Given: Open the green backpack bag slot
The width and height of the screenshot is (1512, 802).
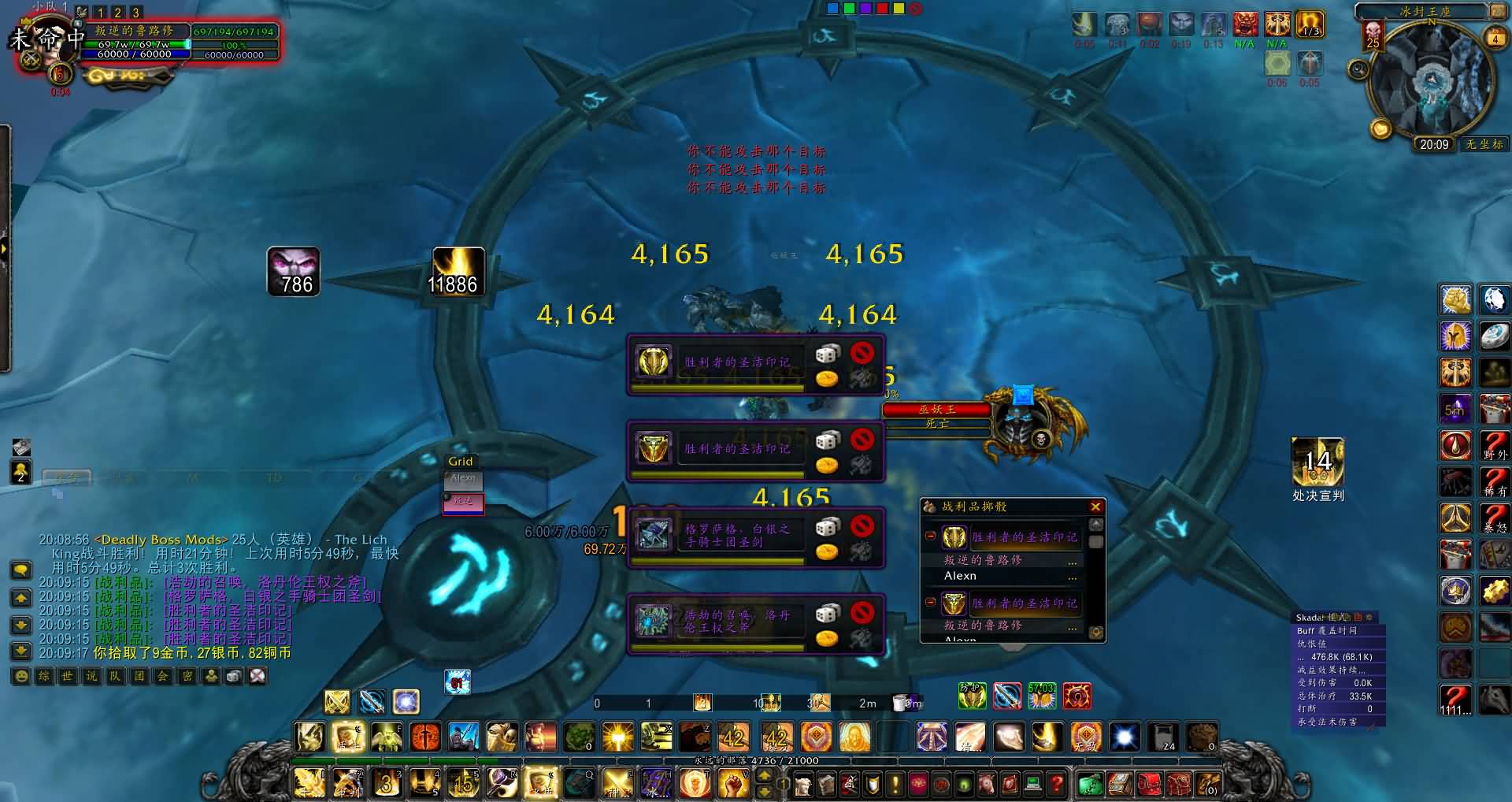Looking at the screenshot, I should pos(1090,784).
